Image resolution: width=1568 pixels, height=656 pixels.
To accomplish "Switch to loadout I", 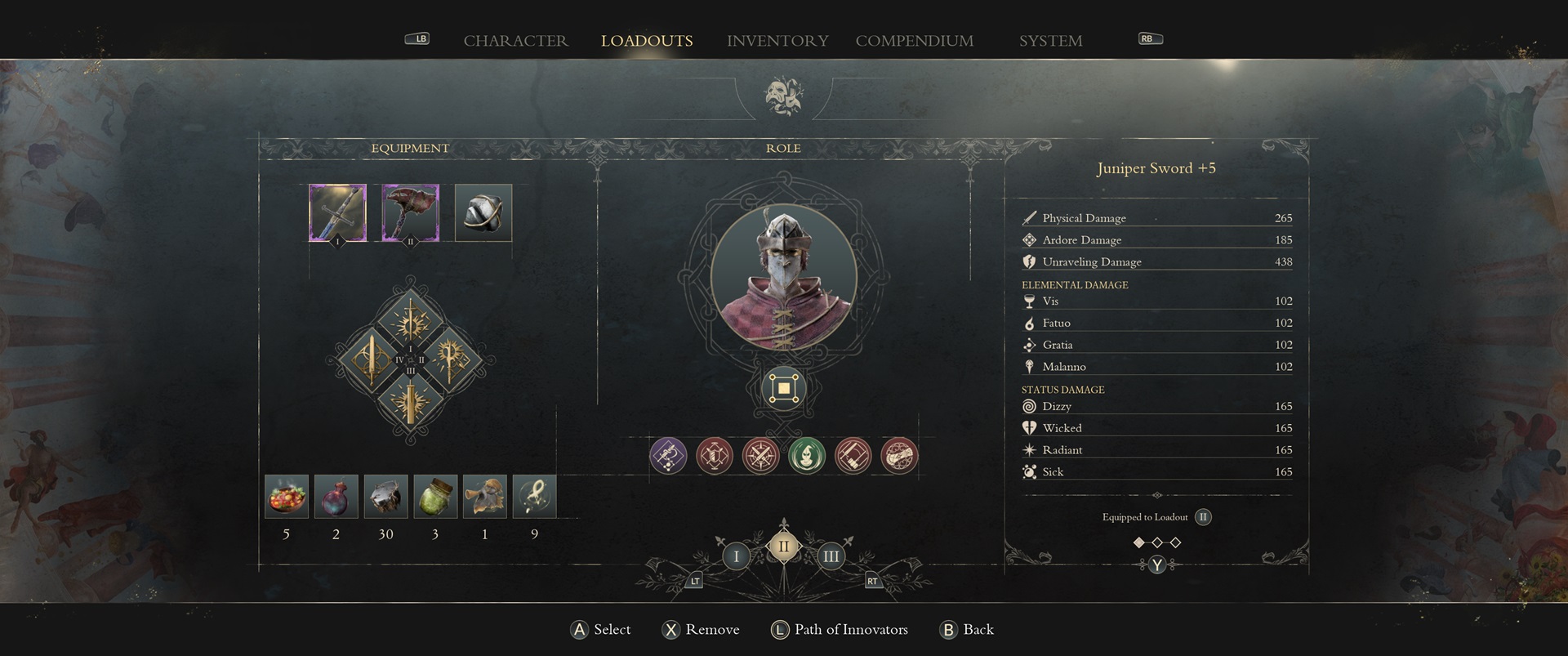I will pyautogui.click(x=736, y=557).
